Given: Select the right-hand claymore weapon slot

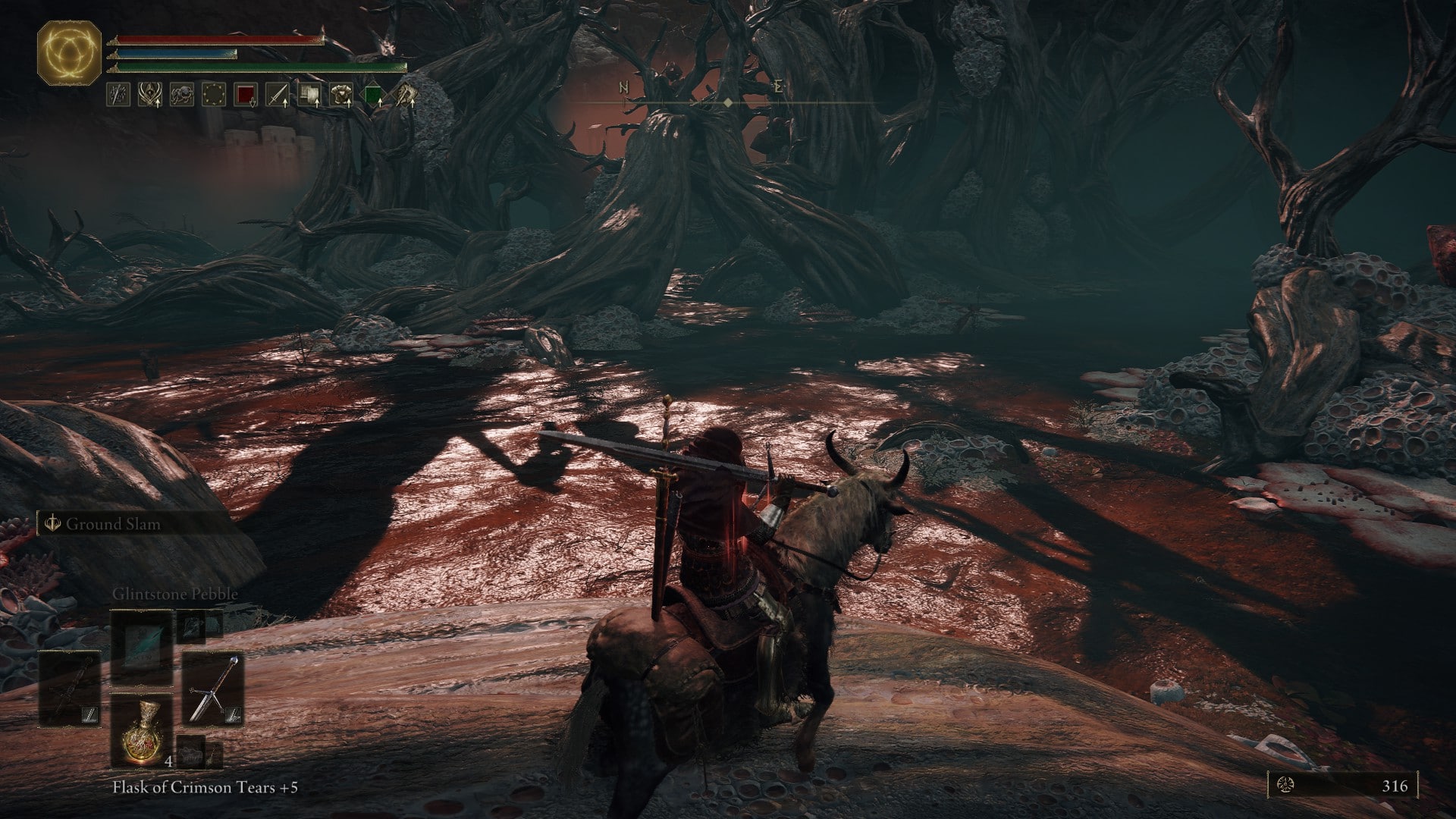Looking at the screenshot, I should [212, 689].
